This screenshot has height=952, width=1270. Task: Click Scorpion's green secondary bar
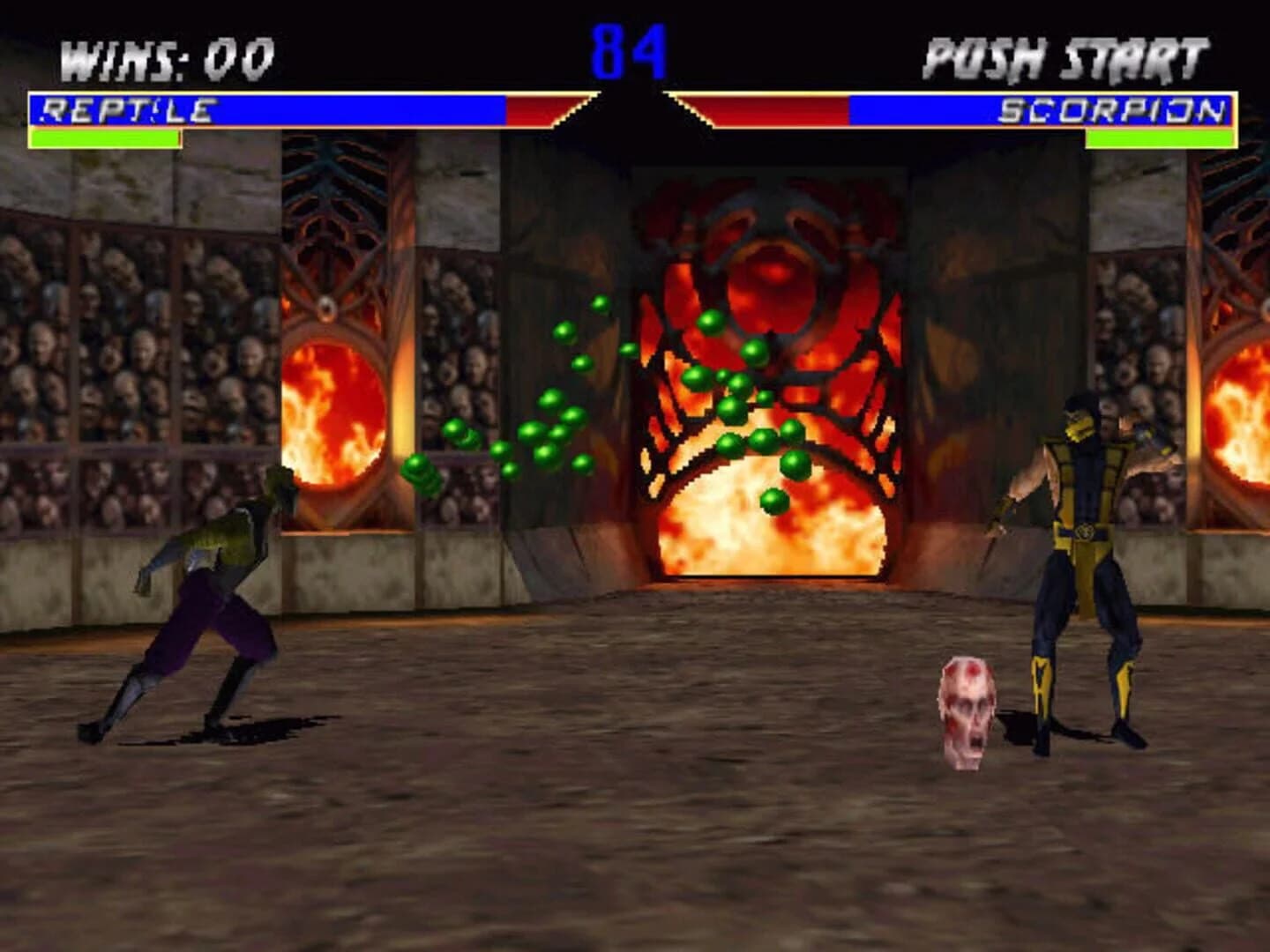(x=1164, y=137)
